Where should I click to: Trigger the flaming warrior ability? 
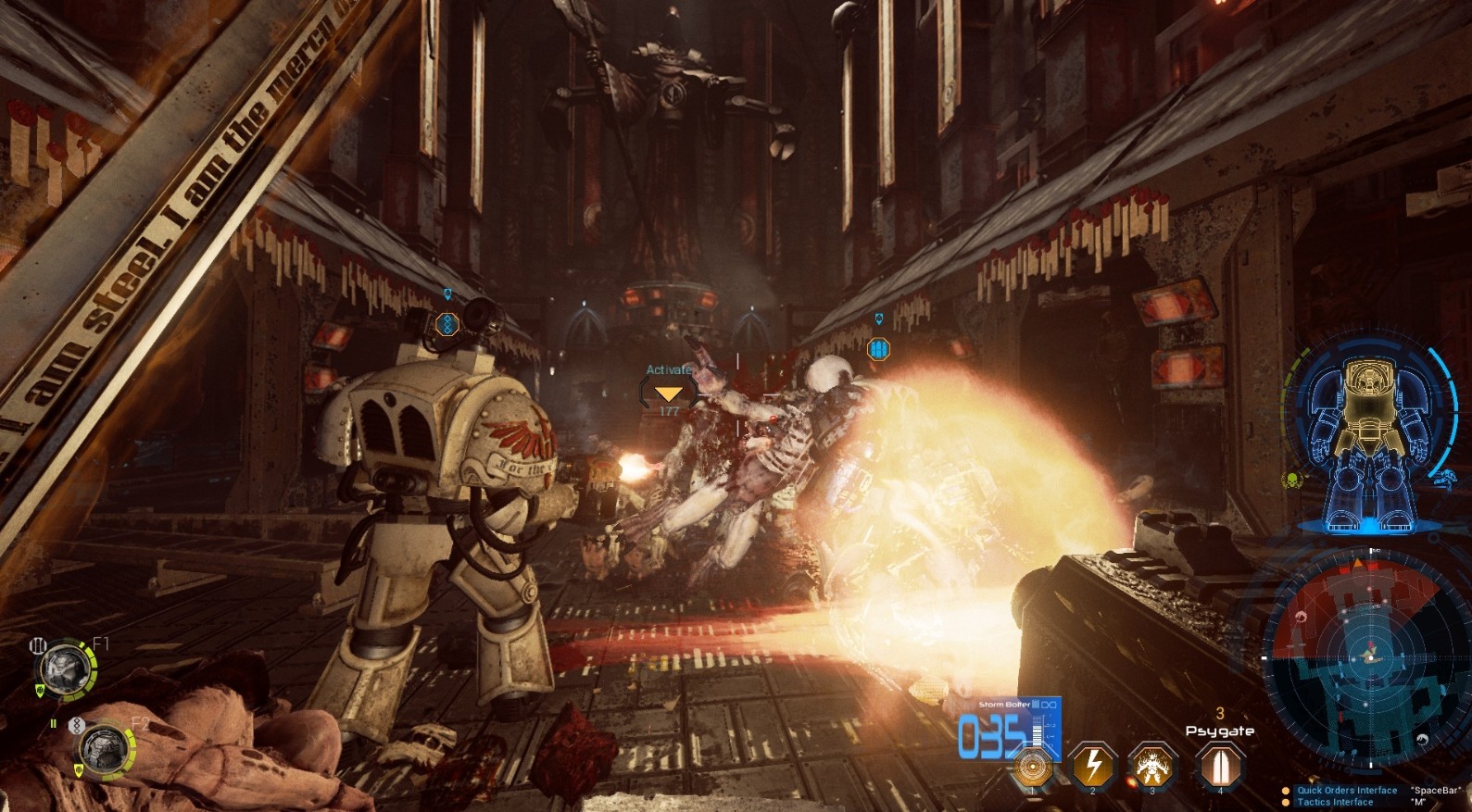pos(1153,767)
